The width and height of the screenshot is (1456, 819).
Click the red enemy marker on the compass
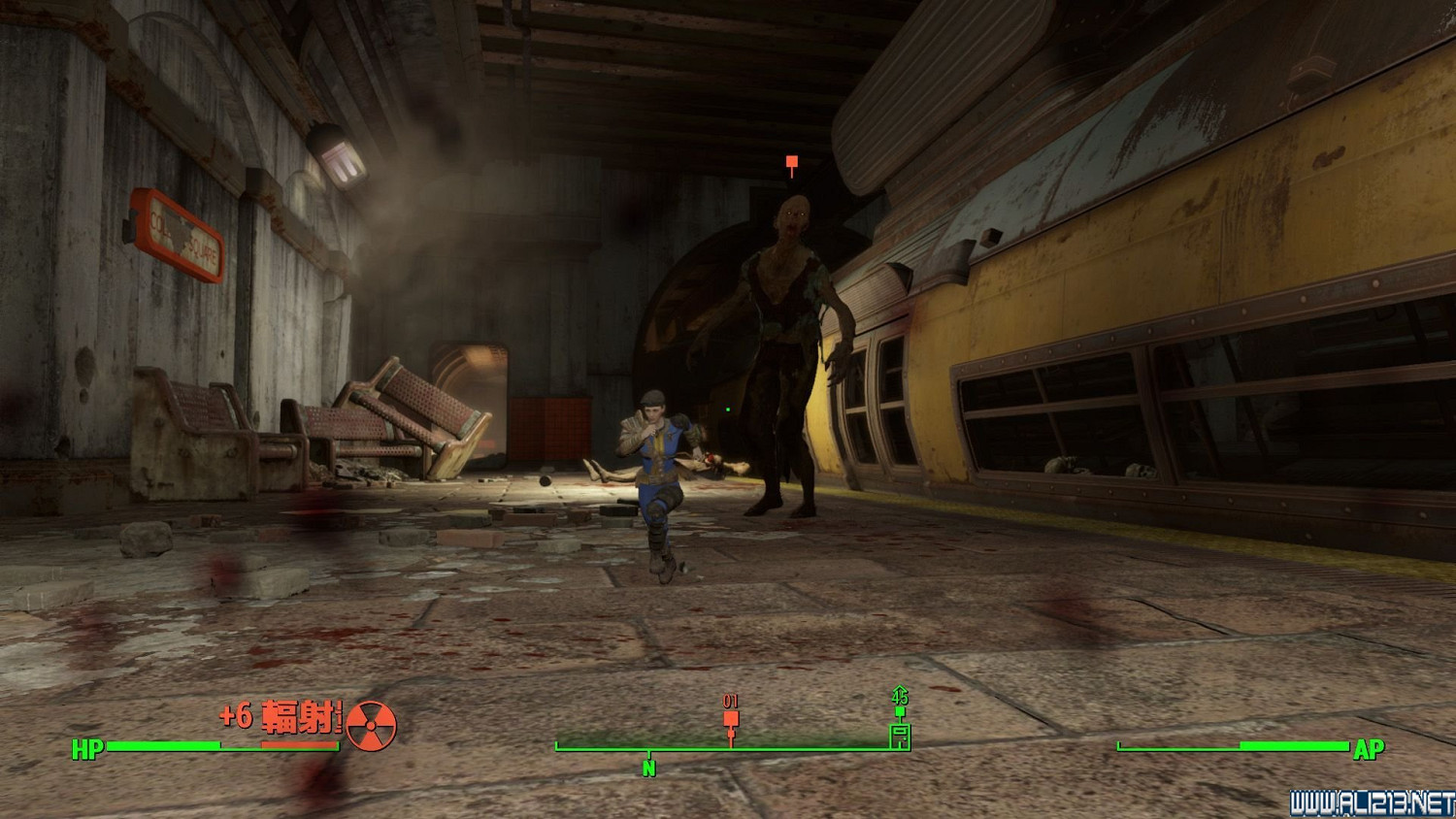(x=731, y=720)
